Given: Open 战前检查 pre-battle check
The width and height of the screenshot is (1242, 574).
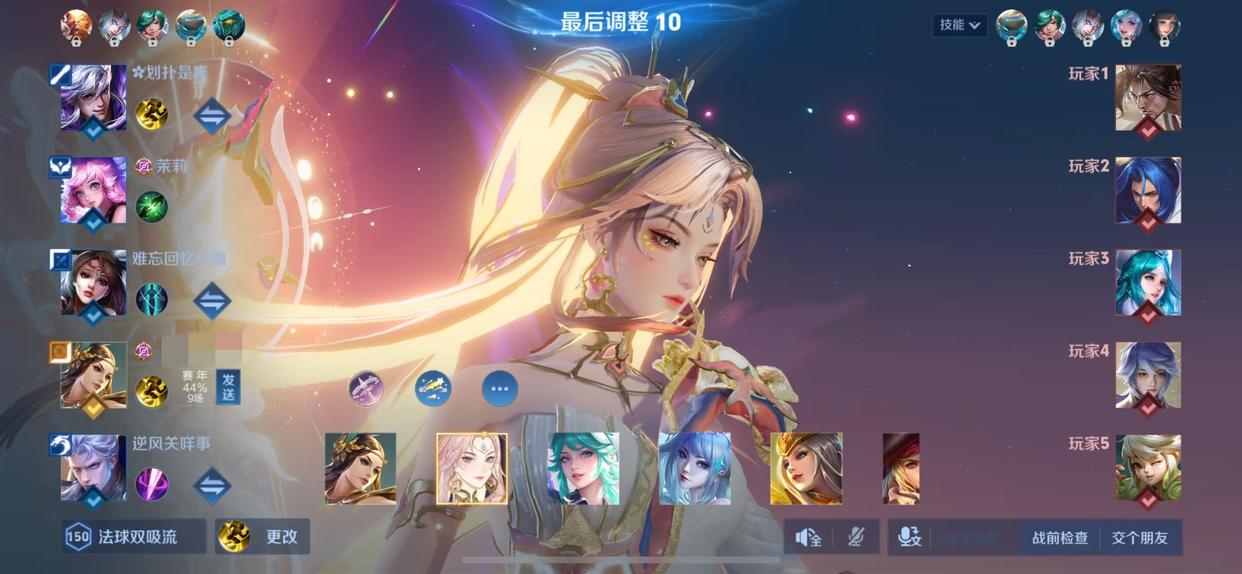Looking at the screenshot, I should [1059, 538].
